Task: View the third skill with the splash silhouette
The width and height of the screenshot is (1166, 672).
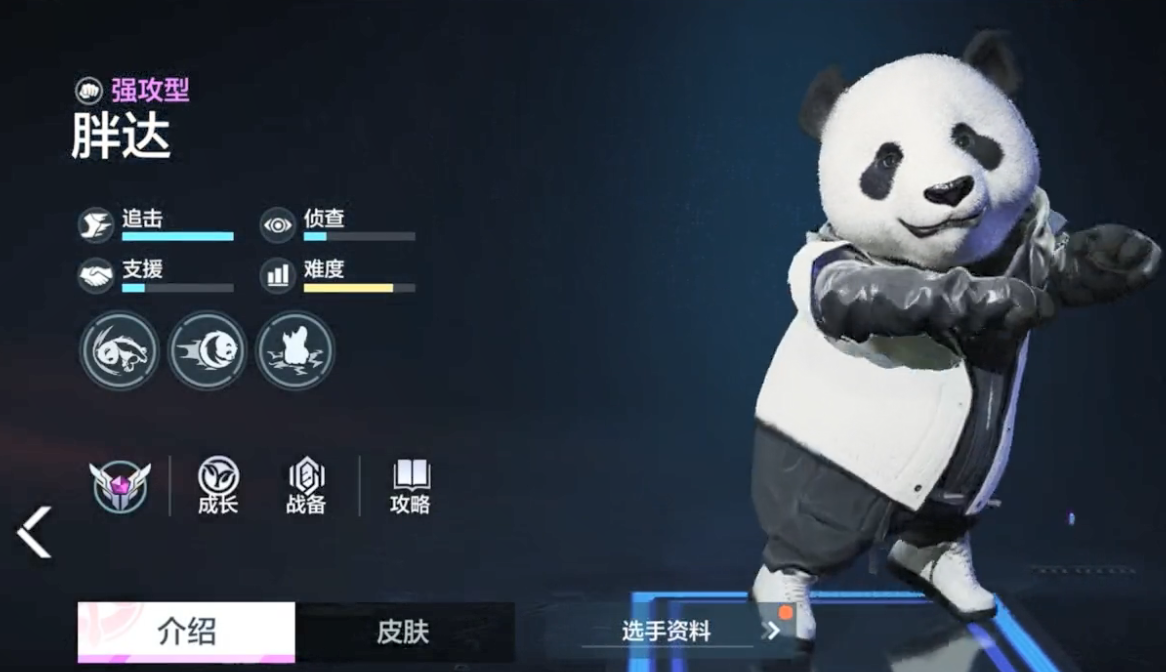Action: click(295, 350)
